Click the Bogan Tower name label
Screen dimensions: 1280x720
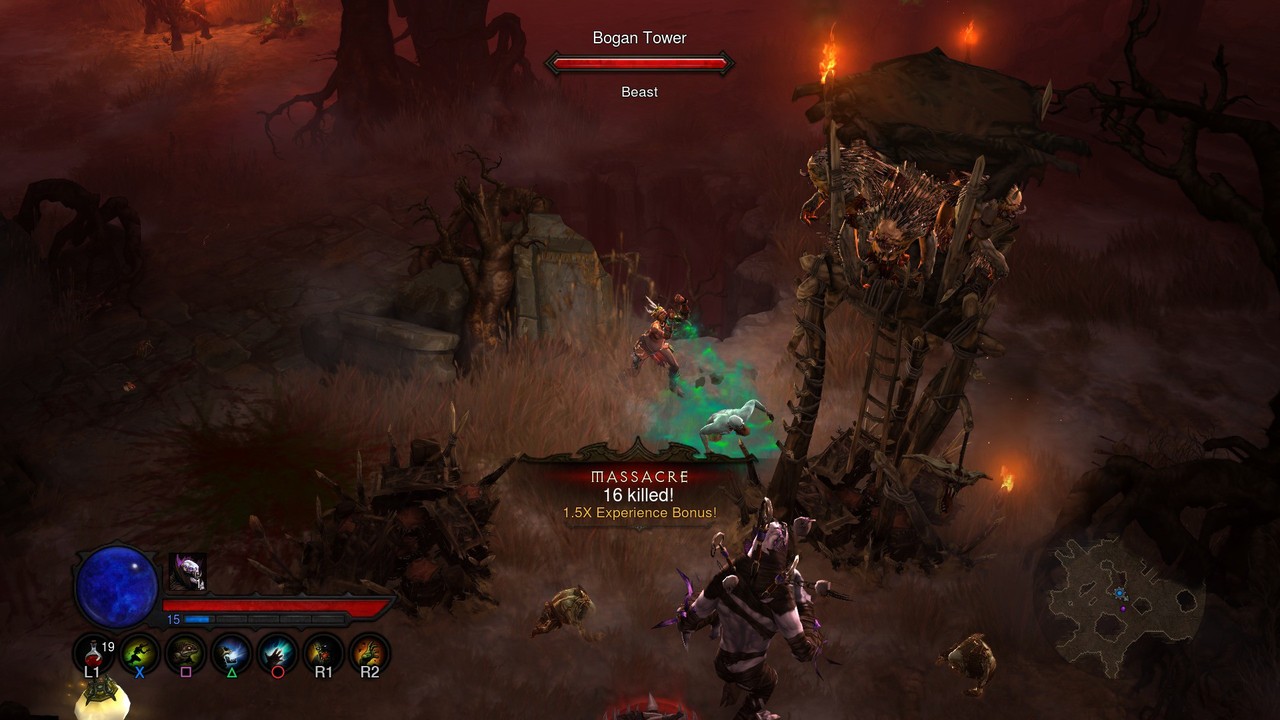pos(639,37)
